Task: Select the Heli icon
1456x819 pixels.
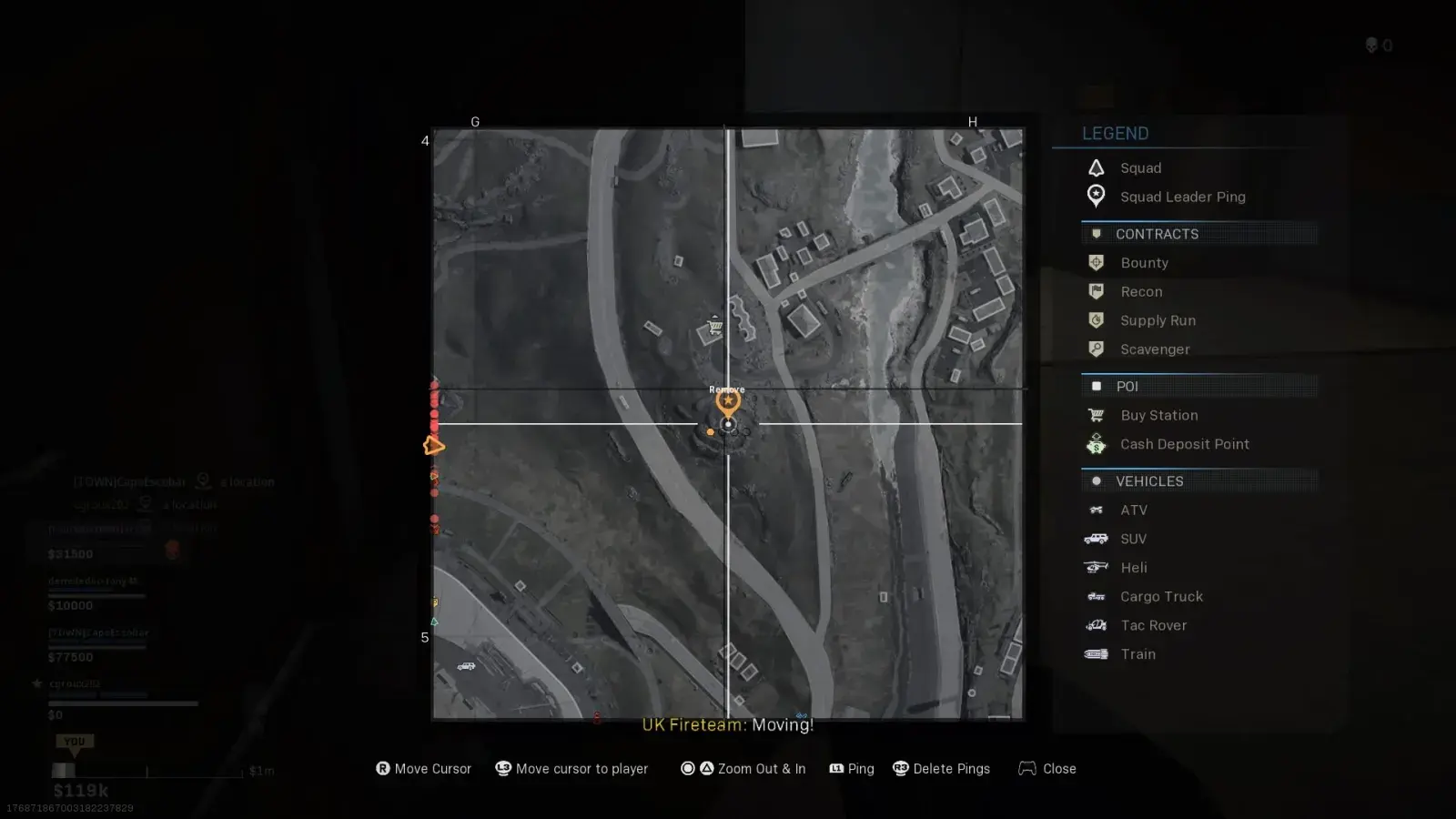Action: 1097,567
